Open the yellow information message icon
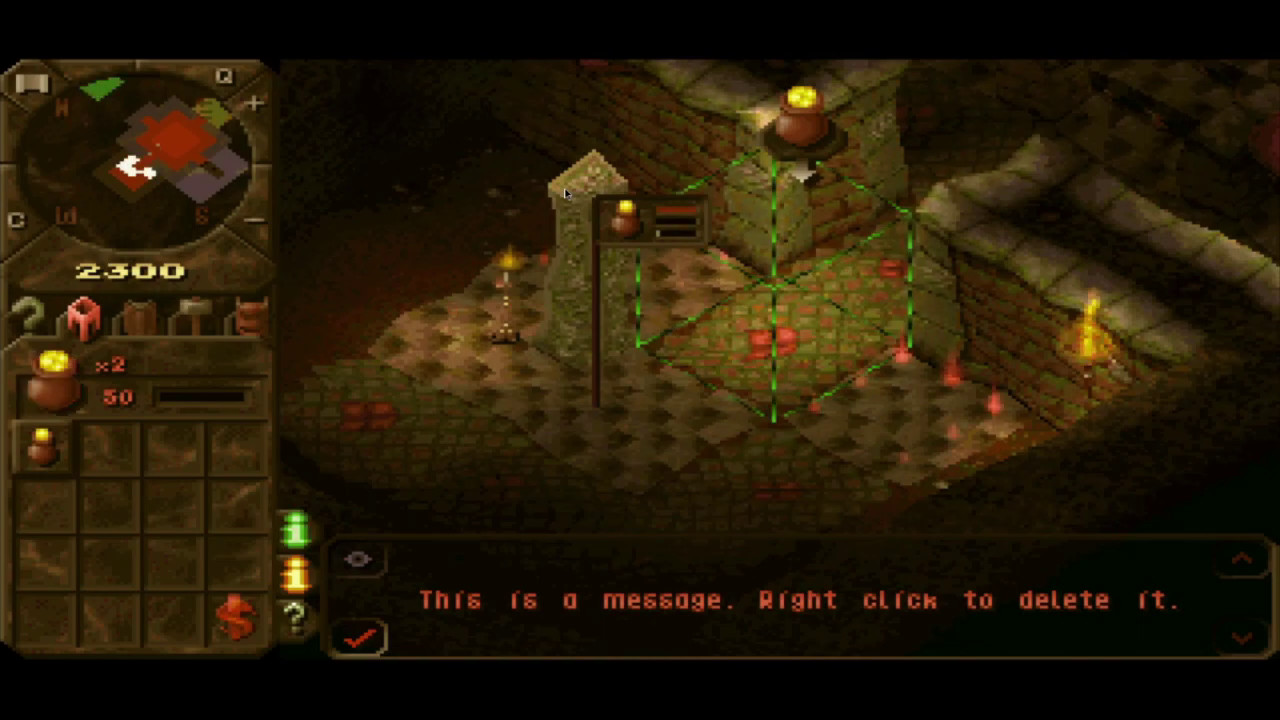Screen dimensions: 1280x720 point(296,574)
